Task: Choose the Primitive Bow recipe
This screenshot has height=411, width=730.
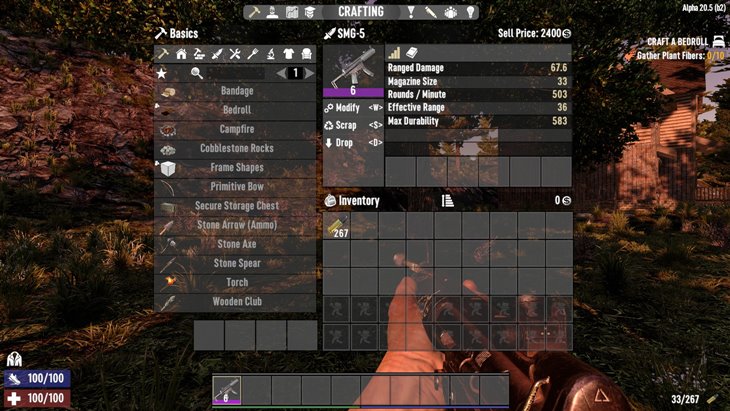Action: click(236, 187)
